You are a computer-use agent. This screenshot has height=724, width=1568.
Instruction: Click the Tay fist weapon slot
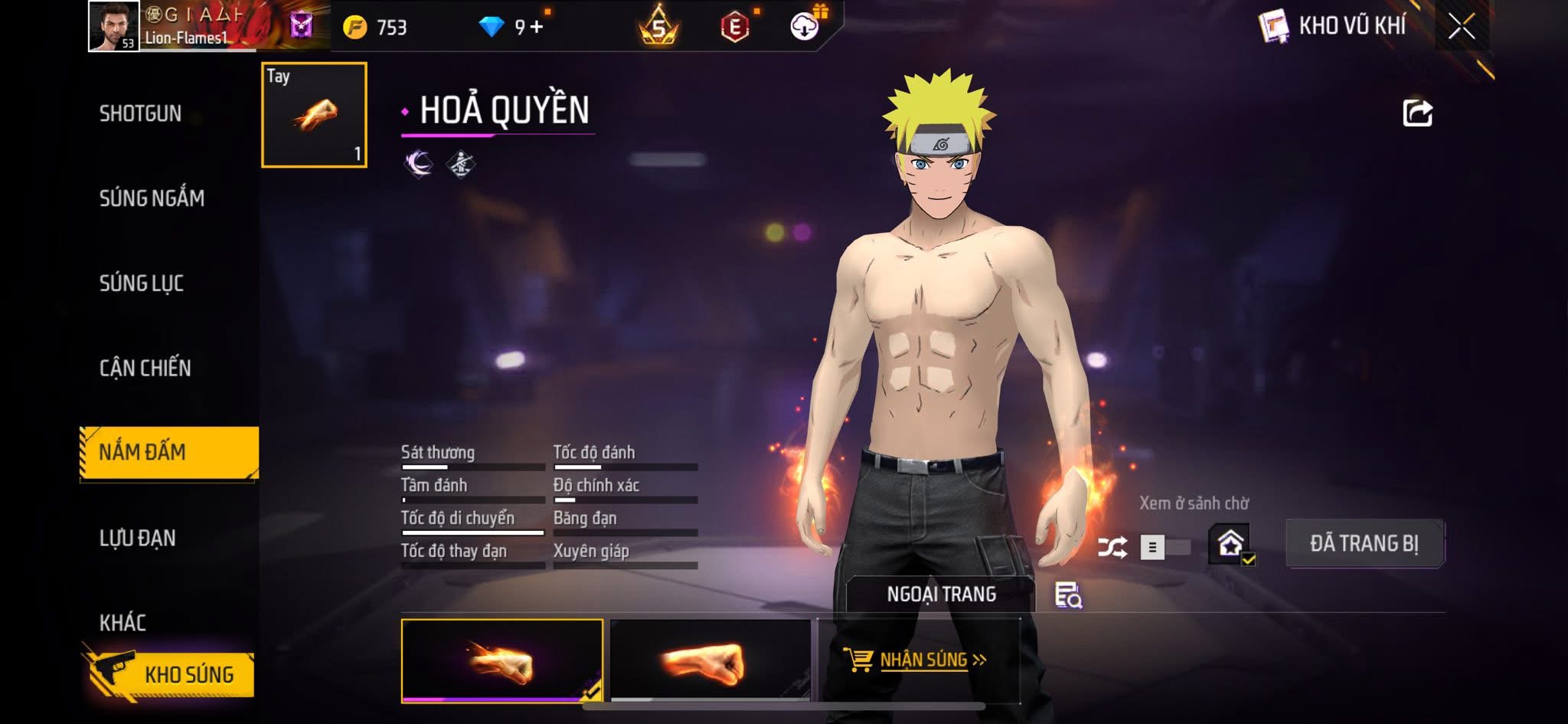click(x=314, y=115)
